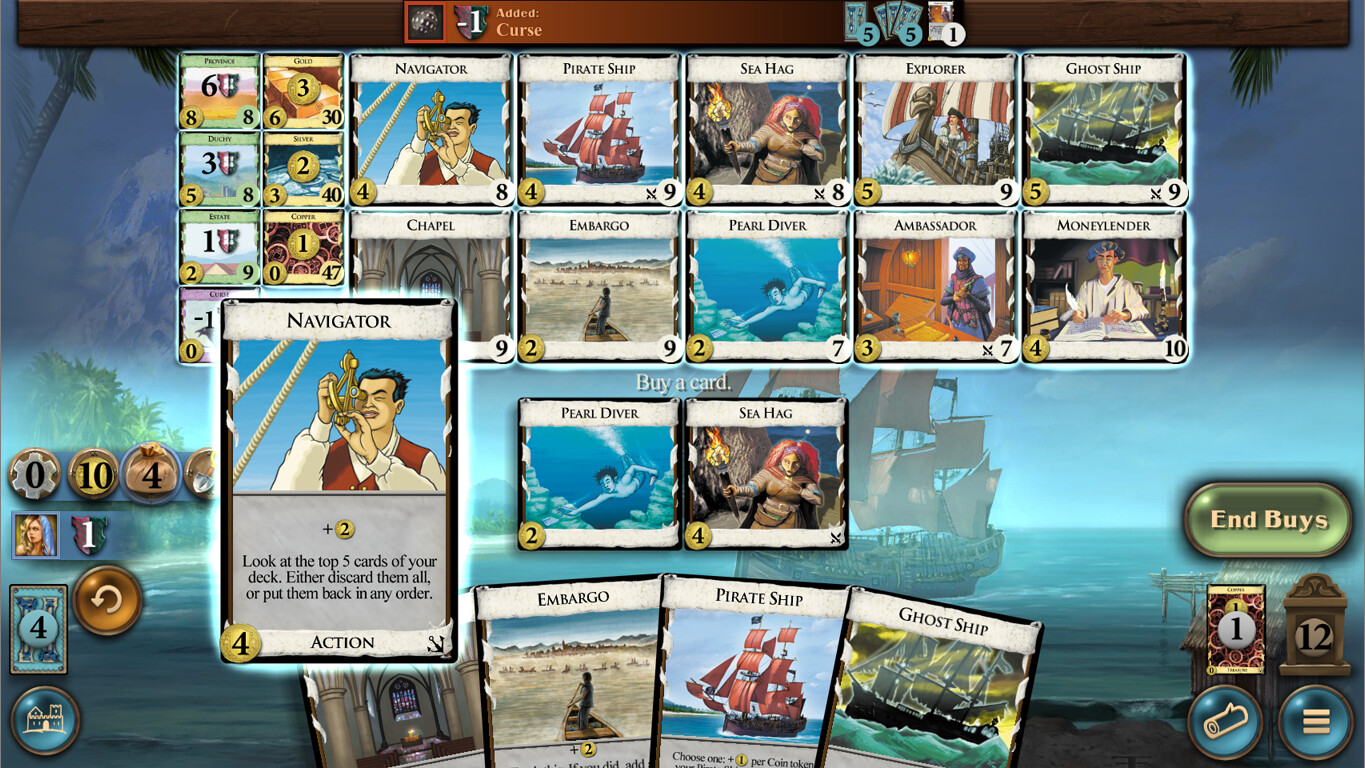The width and height of the screenshot is (1365, 768).
Task: Click the money-bag buys counter showing 4
Action: pyautogui.click(x=151, y=474)
